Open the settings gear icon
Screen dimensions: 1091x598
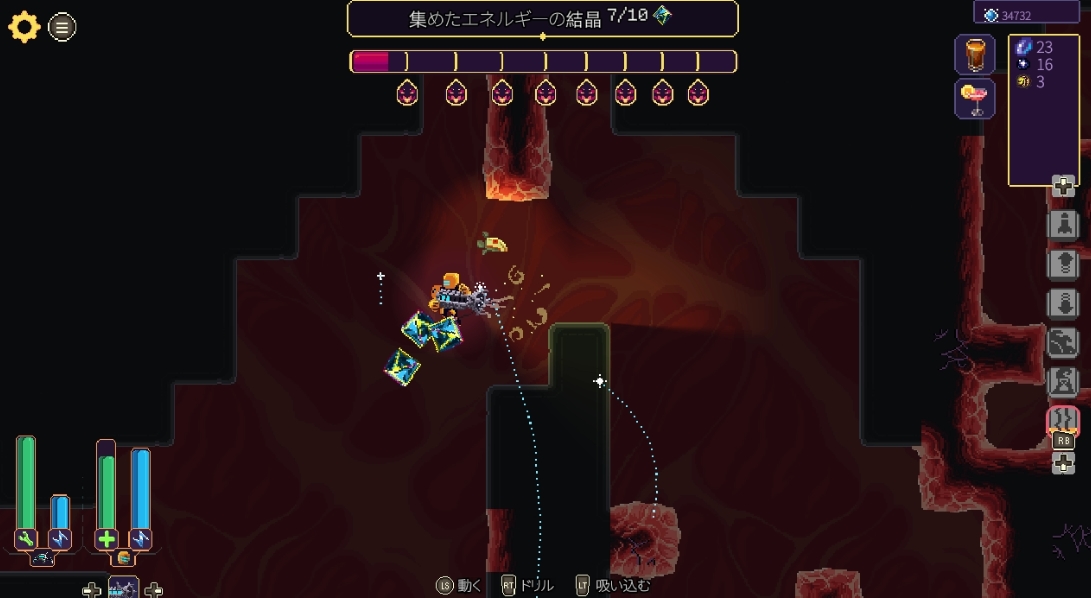pyautogui.click(x=24, y=27)
